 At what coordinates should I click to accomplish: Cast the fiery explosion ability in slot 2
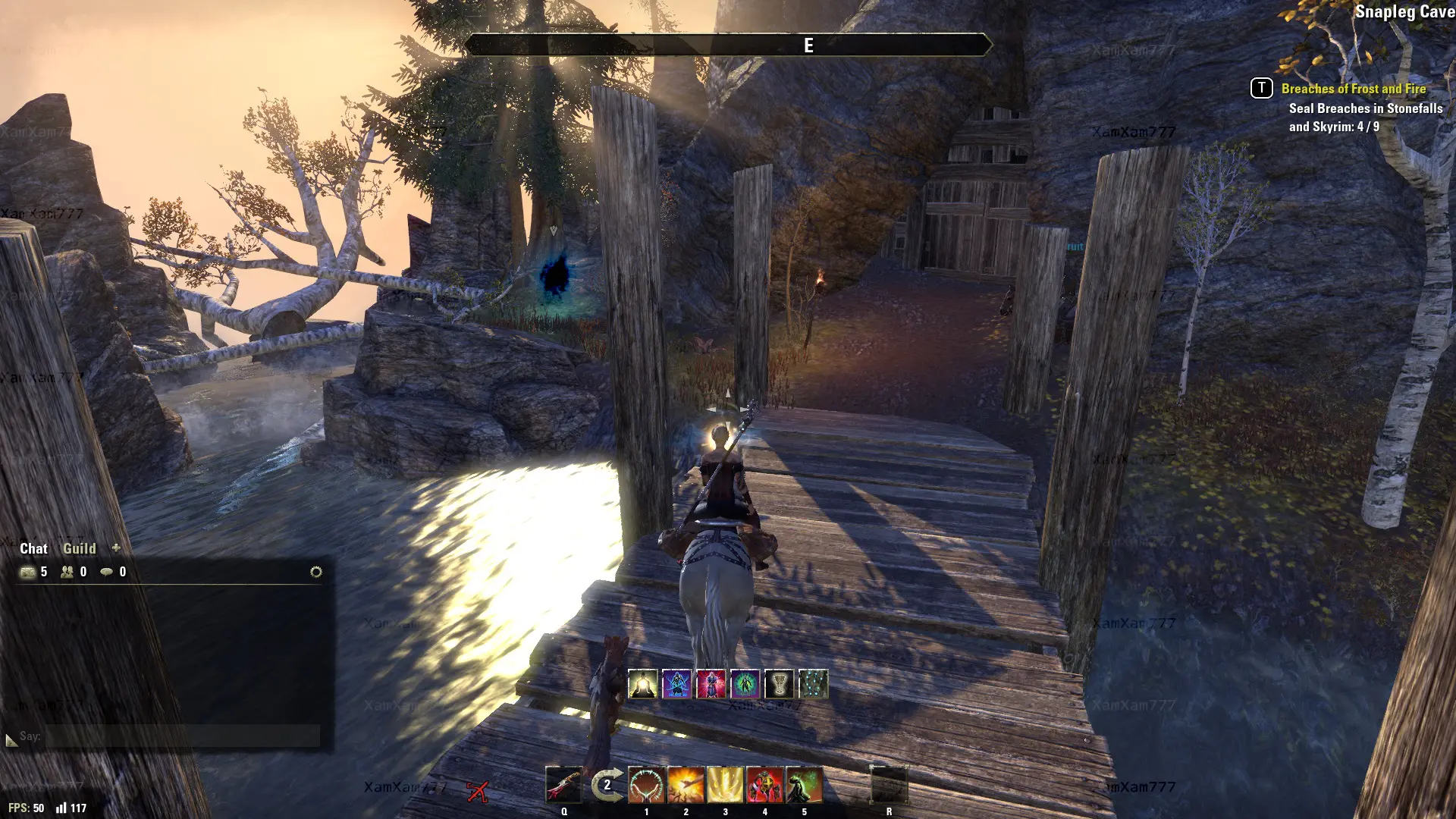point(686,785)
